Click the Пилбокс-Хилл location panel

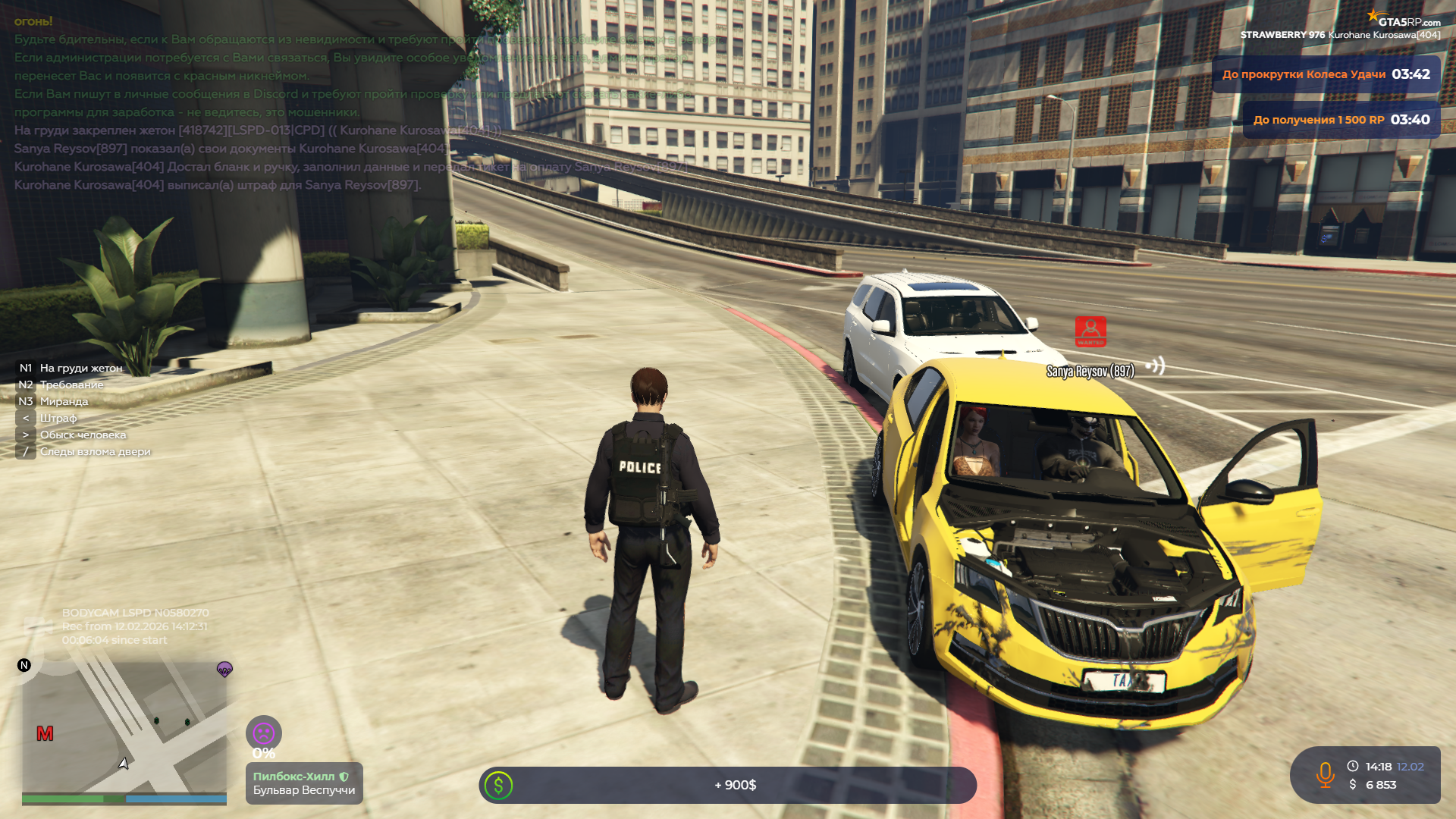pos(304,783)
